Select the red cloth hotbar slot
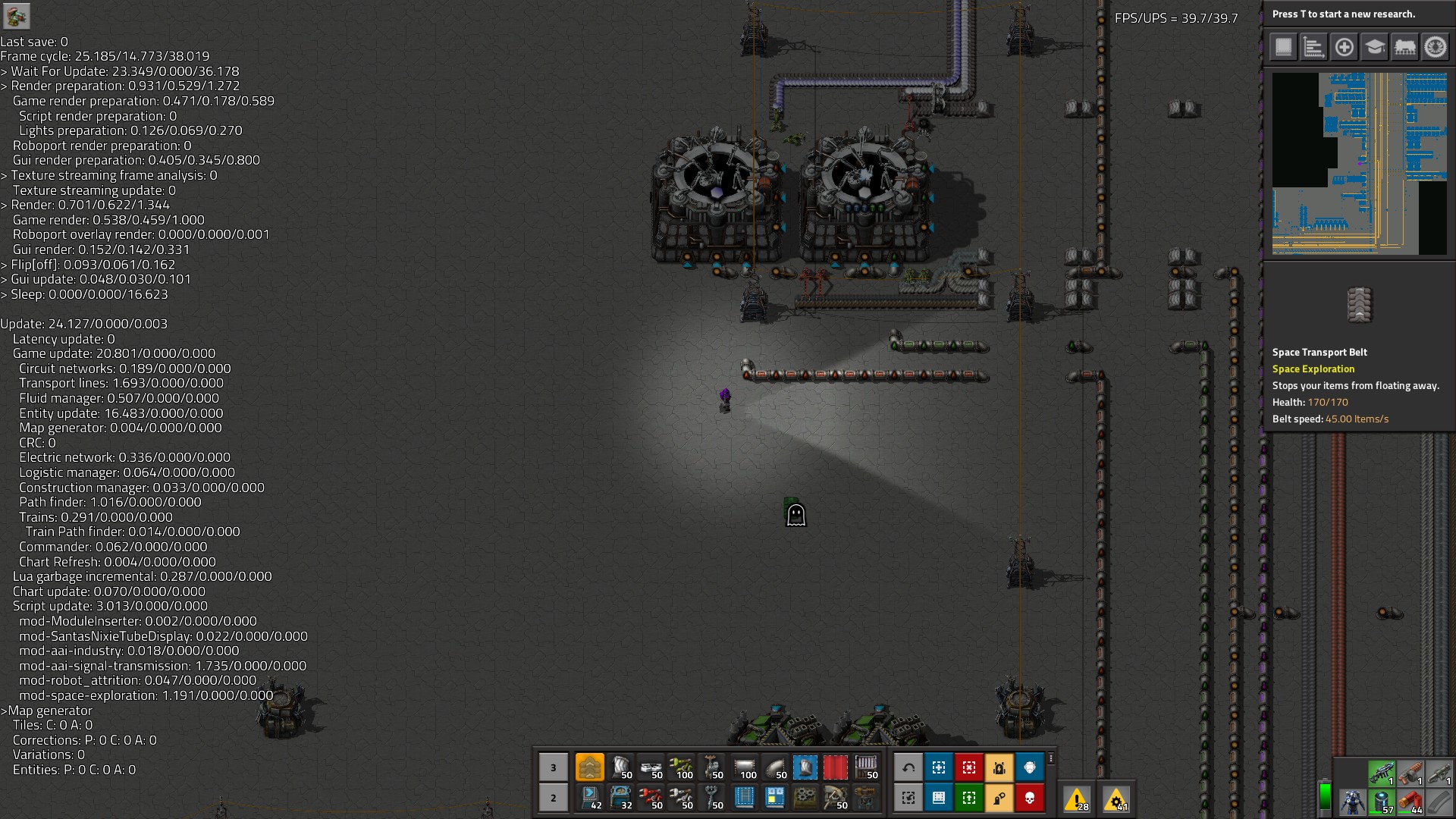This screenshot has height=819, width=1456. tap(835, 767)
